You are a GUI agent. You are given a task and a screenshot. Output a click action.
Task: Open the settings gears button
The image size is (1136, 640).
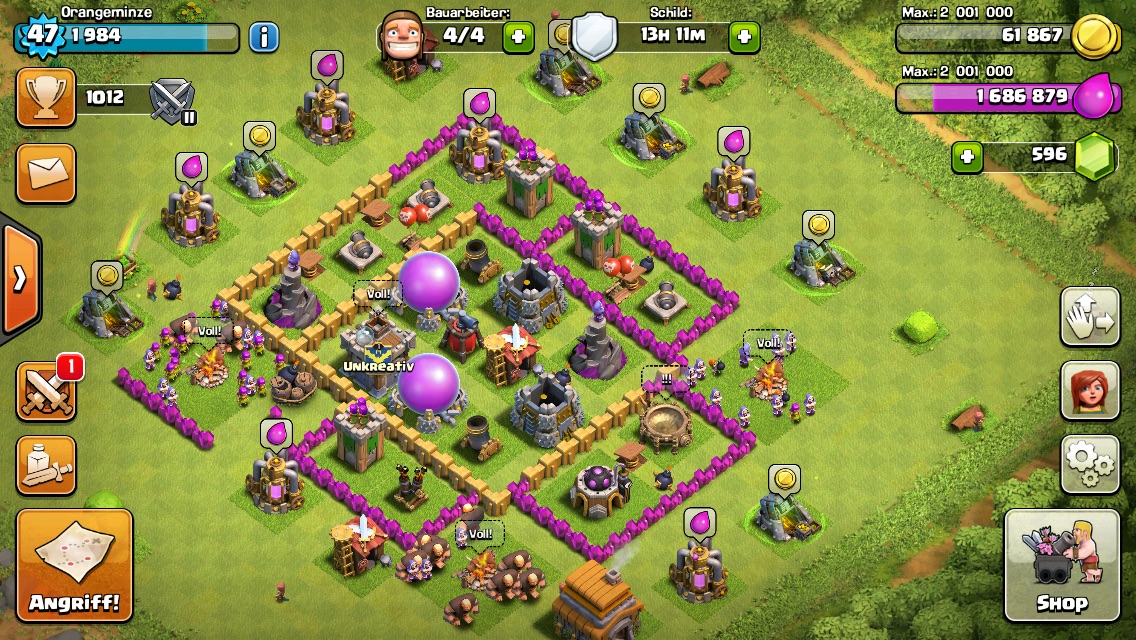point(1089,463)
